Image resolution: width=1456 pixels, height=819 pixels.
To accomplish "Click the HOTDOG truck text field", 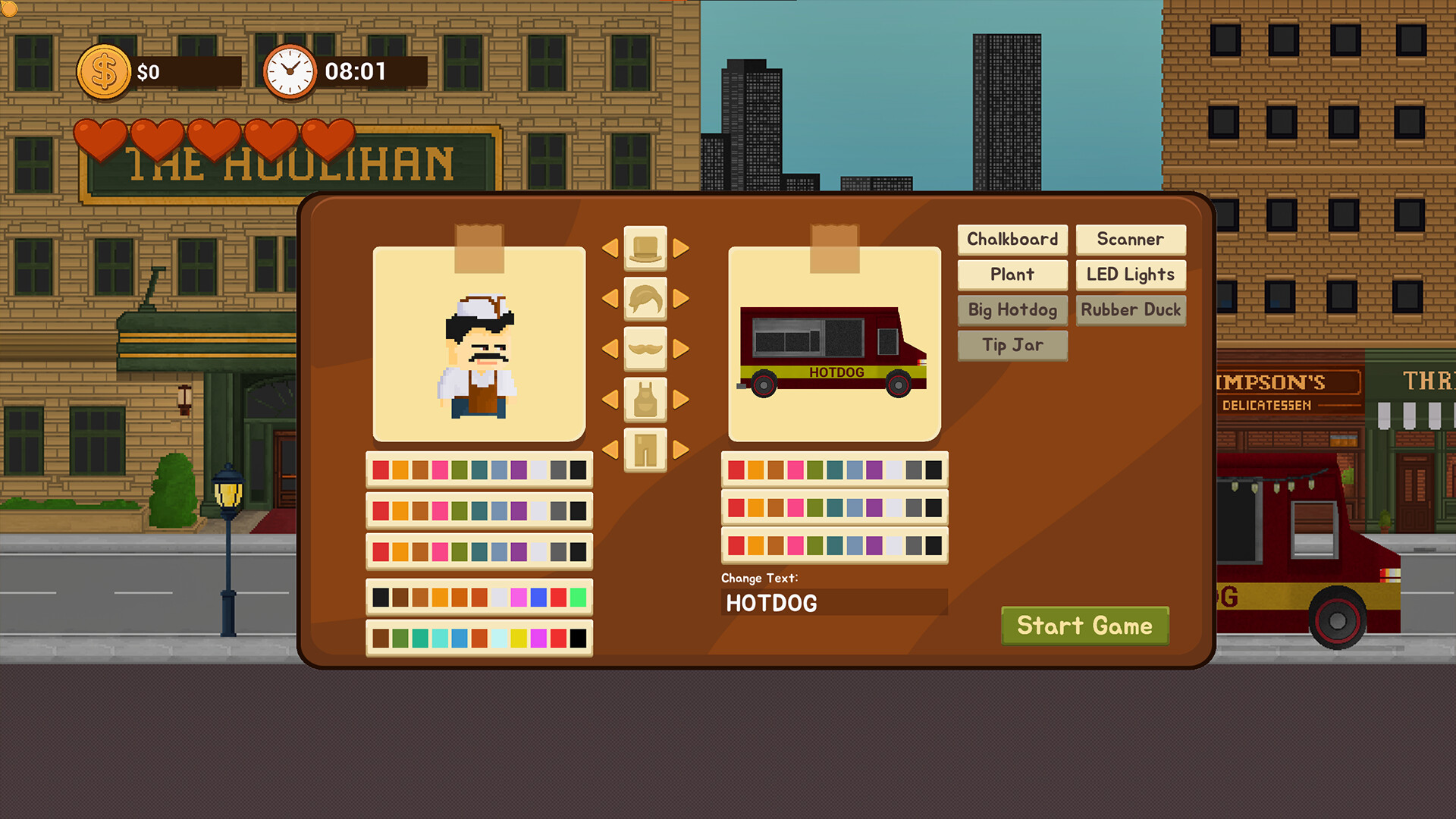I will (834, 603).
